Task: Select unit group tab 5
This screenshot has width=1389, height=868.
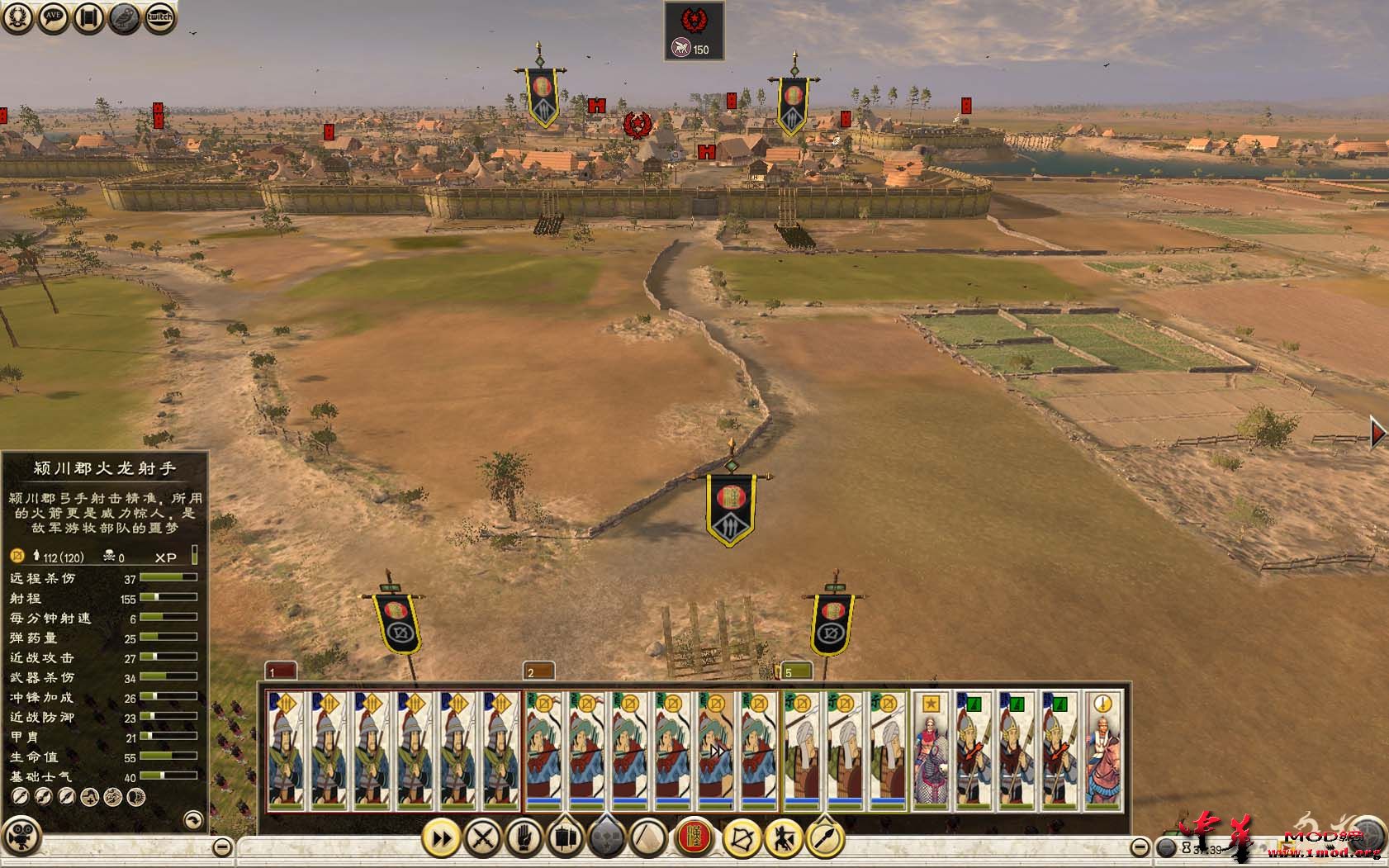Action: [795, 671]
